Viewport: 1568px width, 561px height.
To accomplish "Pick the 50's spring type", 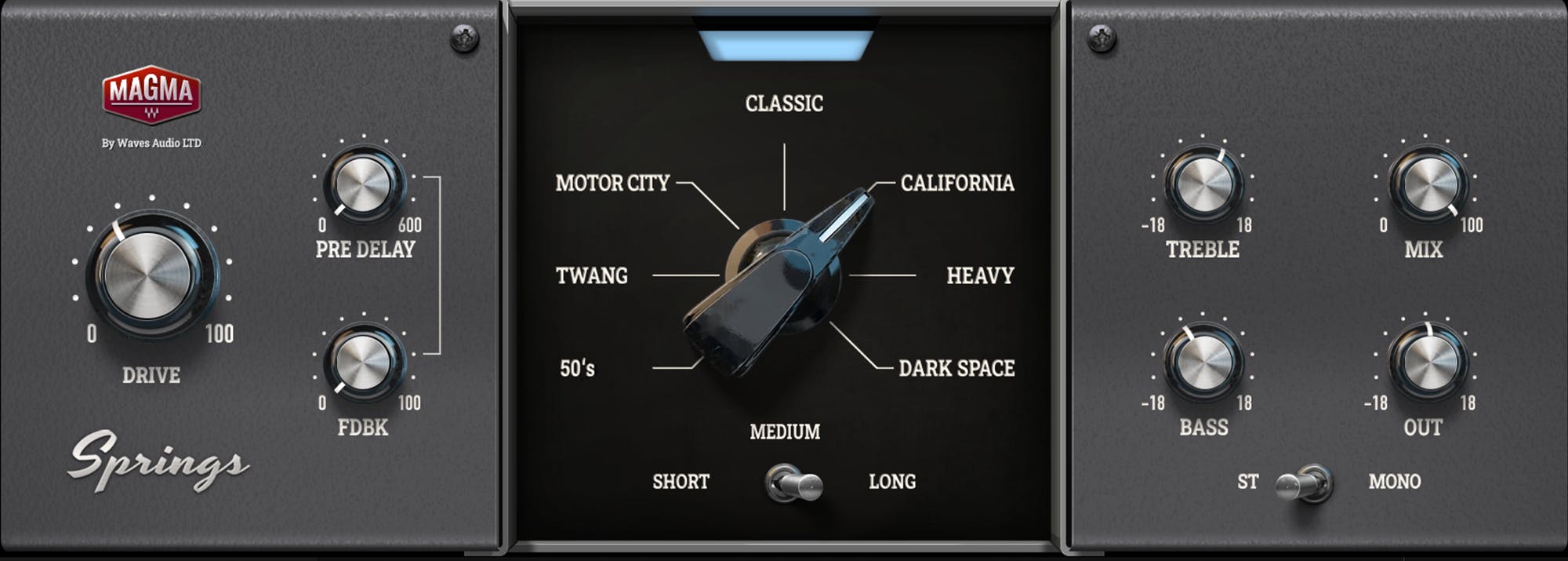I will click(x=578, y=369).
